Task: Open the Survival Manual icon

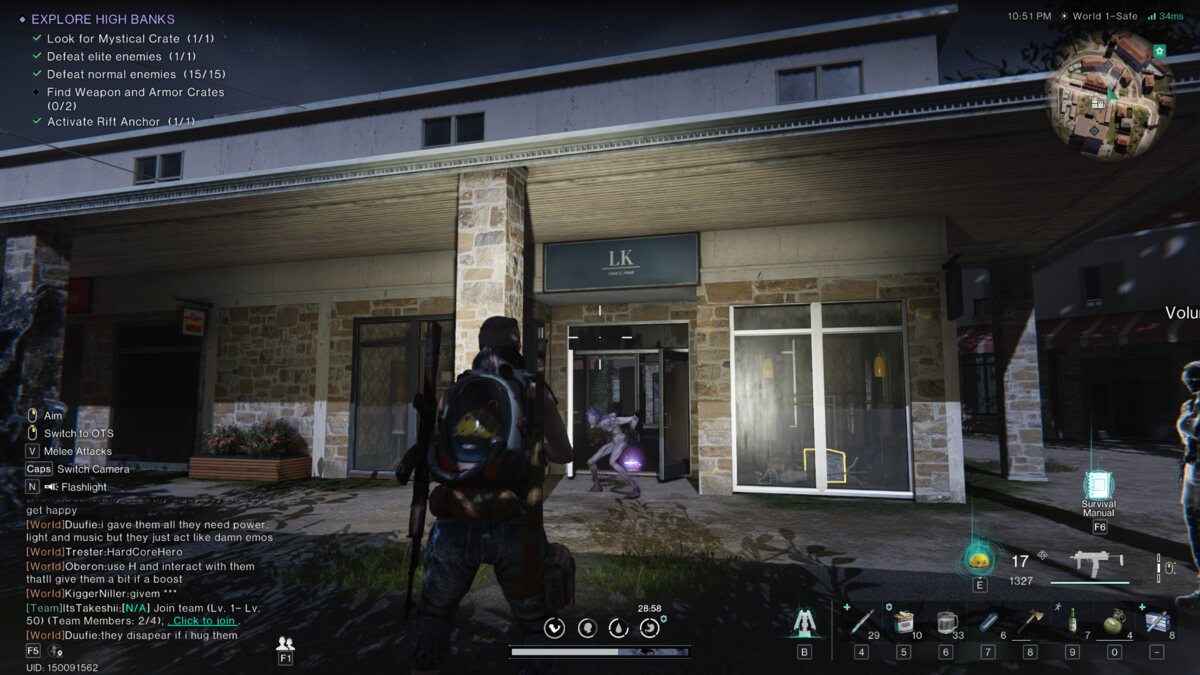Action: pyautogui.click(x=1099, y=485)
